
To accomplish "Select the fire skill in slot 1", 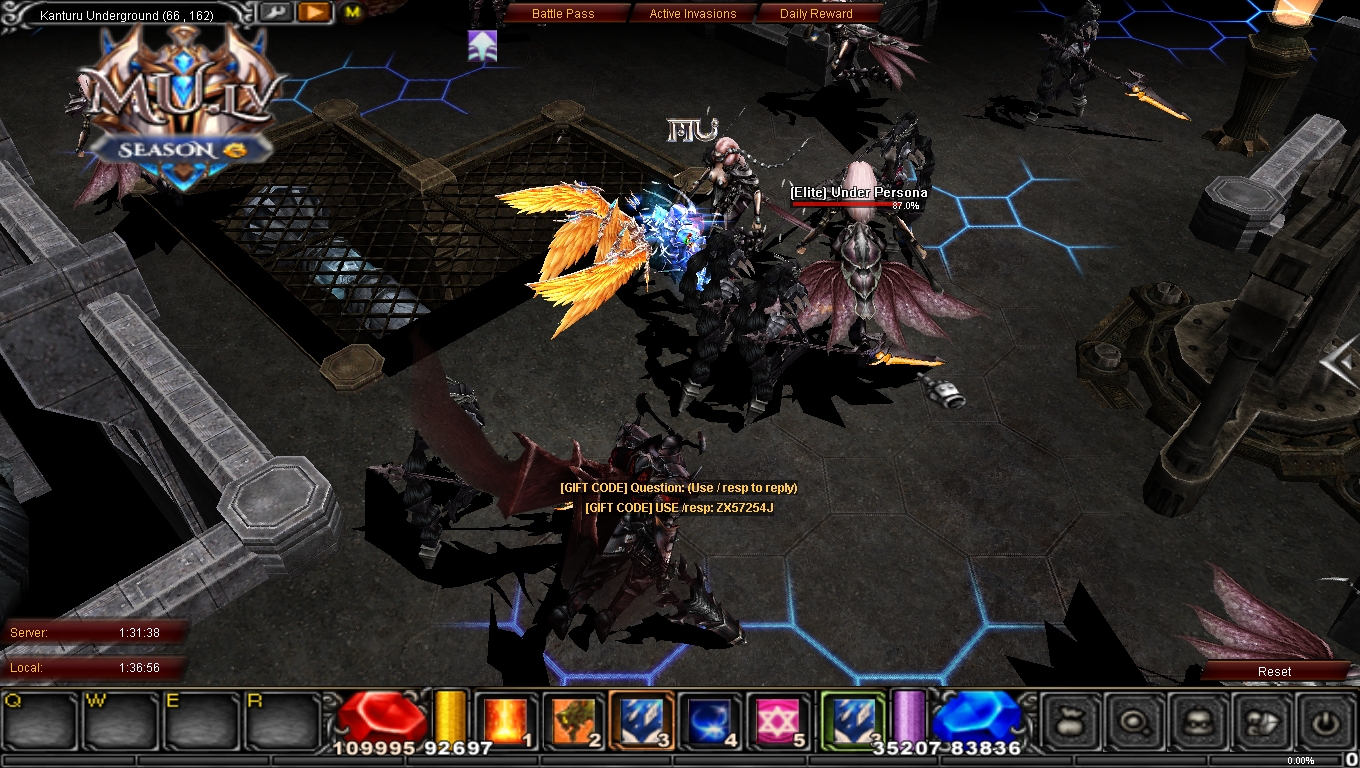I will click(507, 721).
